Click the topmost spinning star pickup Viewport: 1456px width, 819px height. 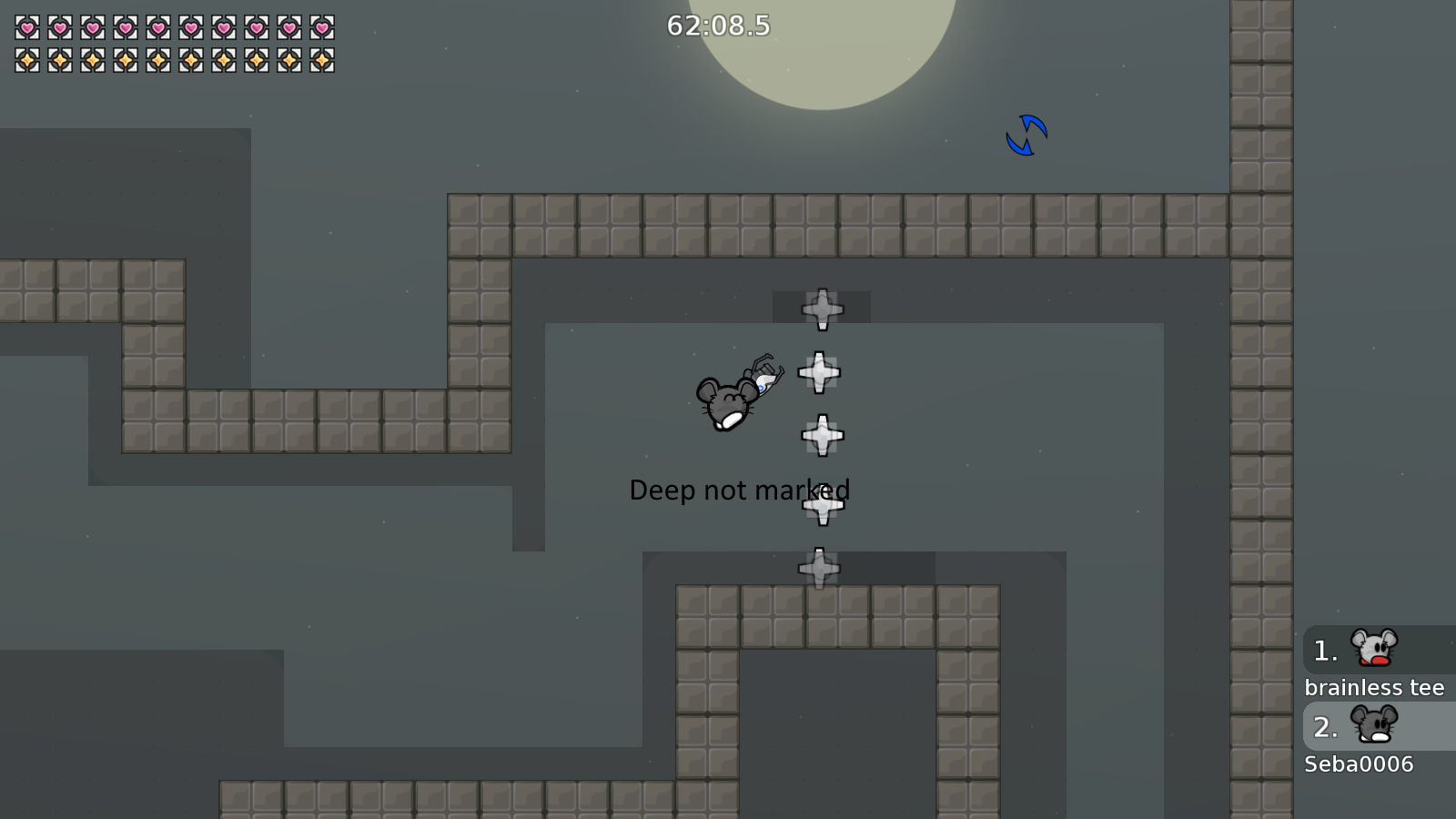822,308
